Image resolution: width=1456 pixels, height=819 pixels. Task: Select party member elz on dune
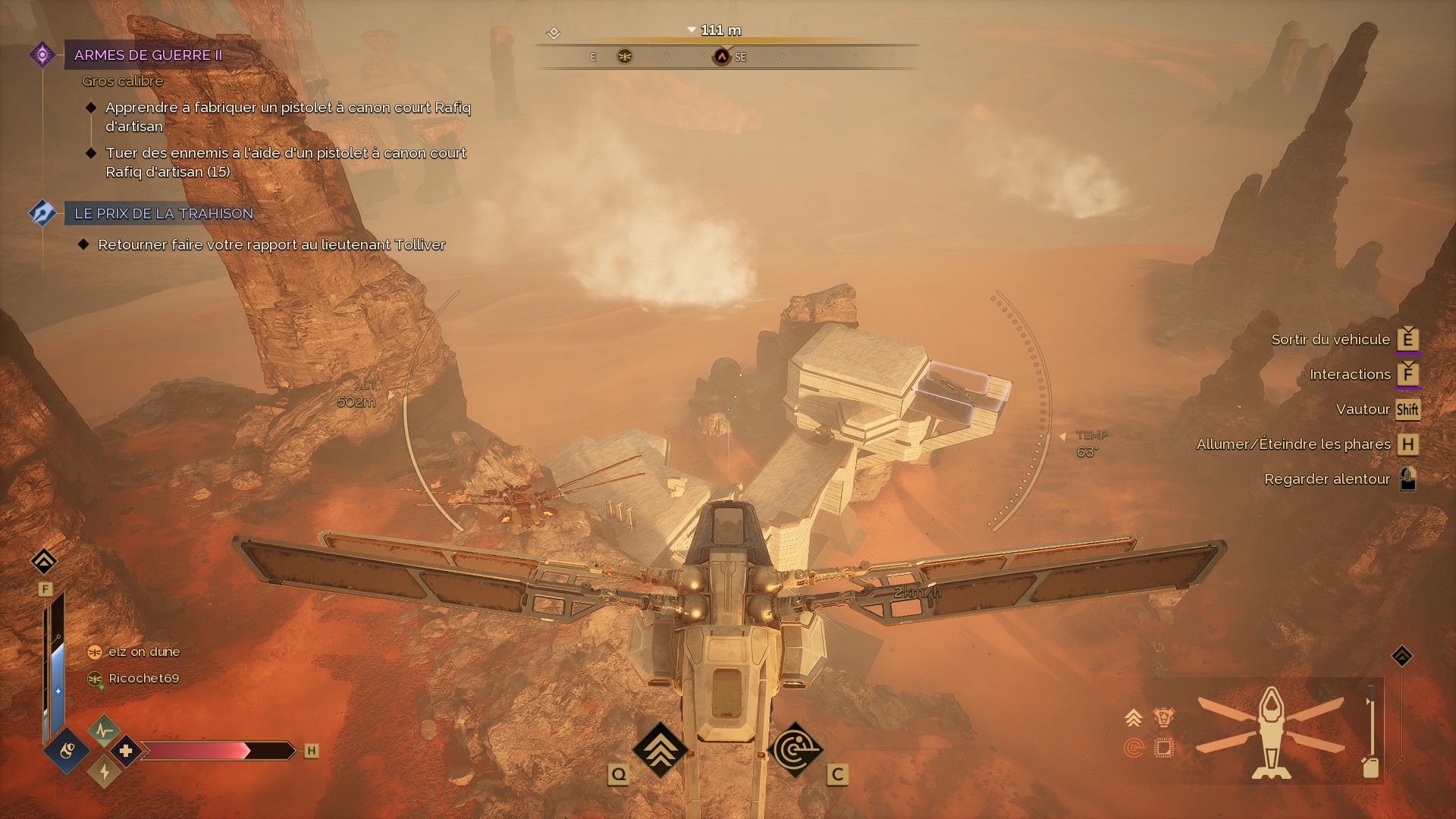point(143,652)
